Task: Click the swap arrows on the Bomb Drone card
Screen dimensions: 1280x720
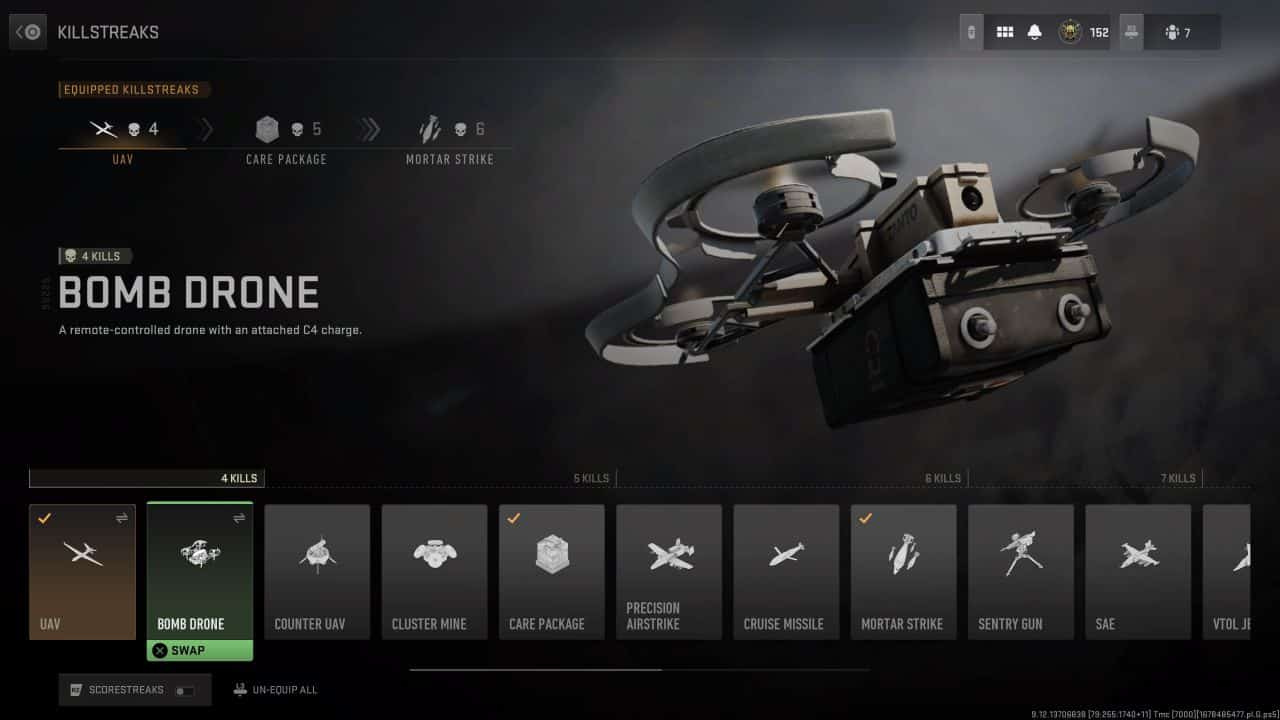Action: coord(238,519)
